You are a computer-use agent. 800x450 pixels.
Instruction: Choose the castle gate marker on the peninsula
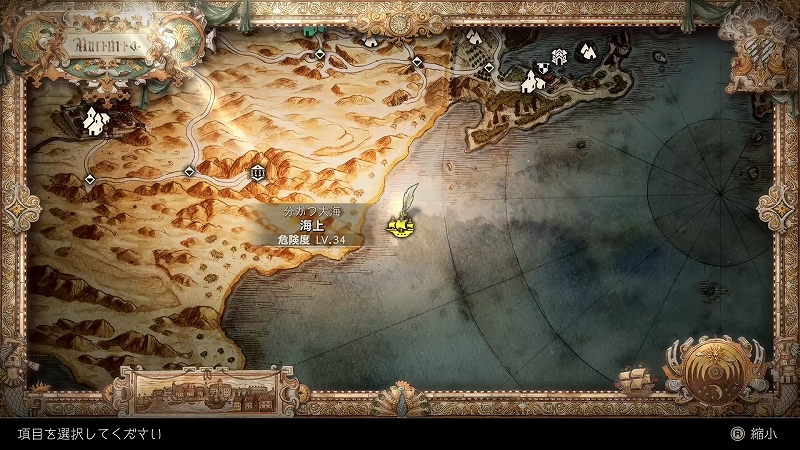(560, 55)
